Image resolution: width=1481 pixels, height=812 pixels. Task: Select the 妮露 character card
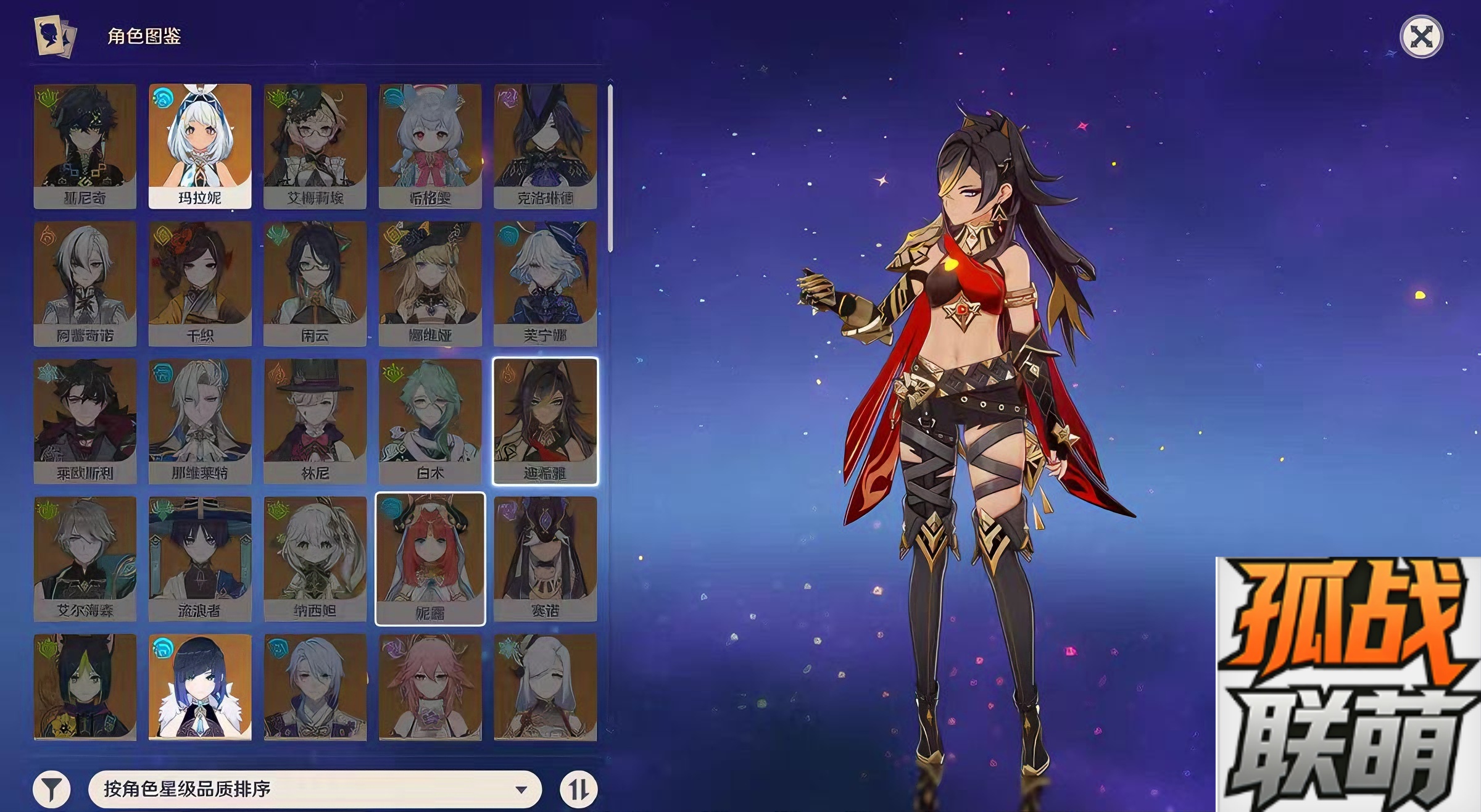pos(430,559)
